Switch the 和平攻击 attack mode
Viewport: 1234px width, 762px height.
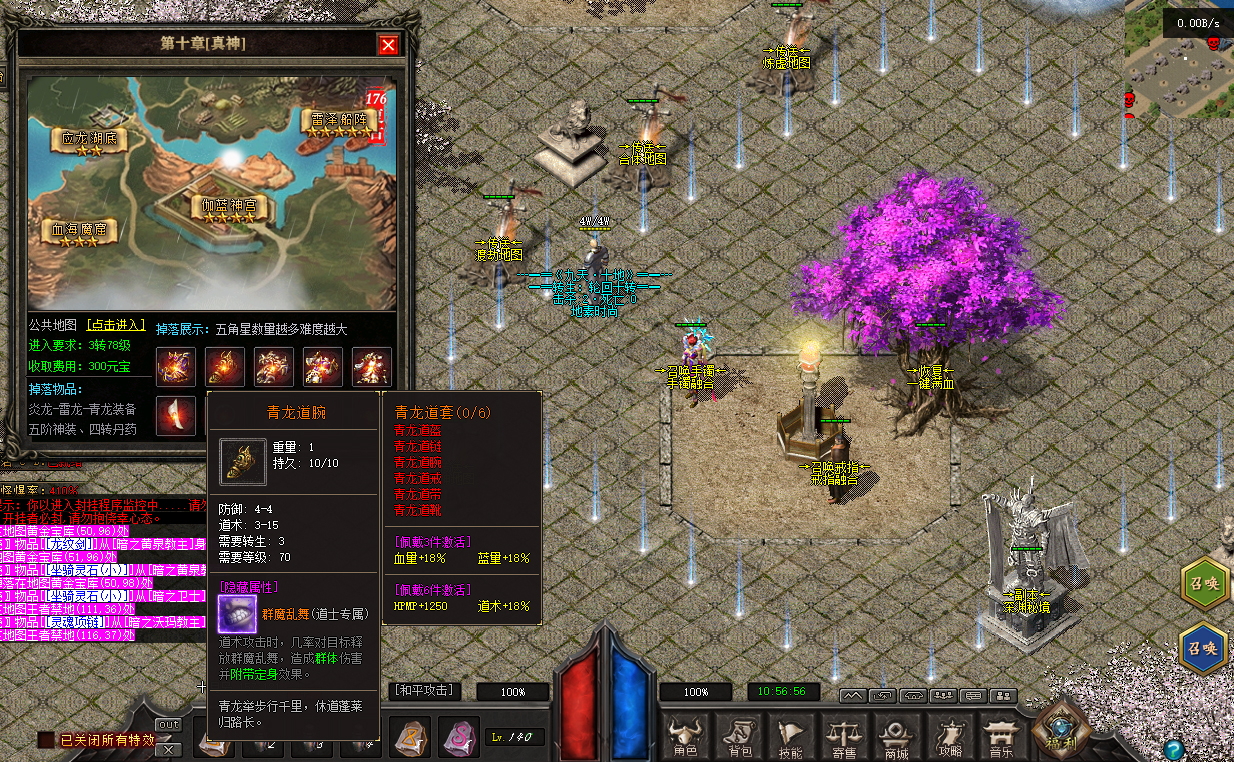click(x=426, y=690)
